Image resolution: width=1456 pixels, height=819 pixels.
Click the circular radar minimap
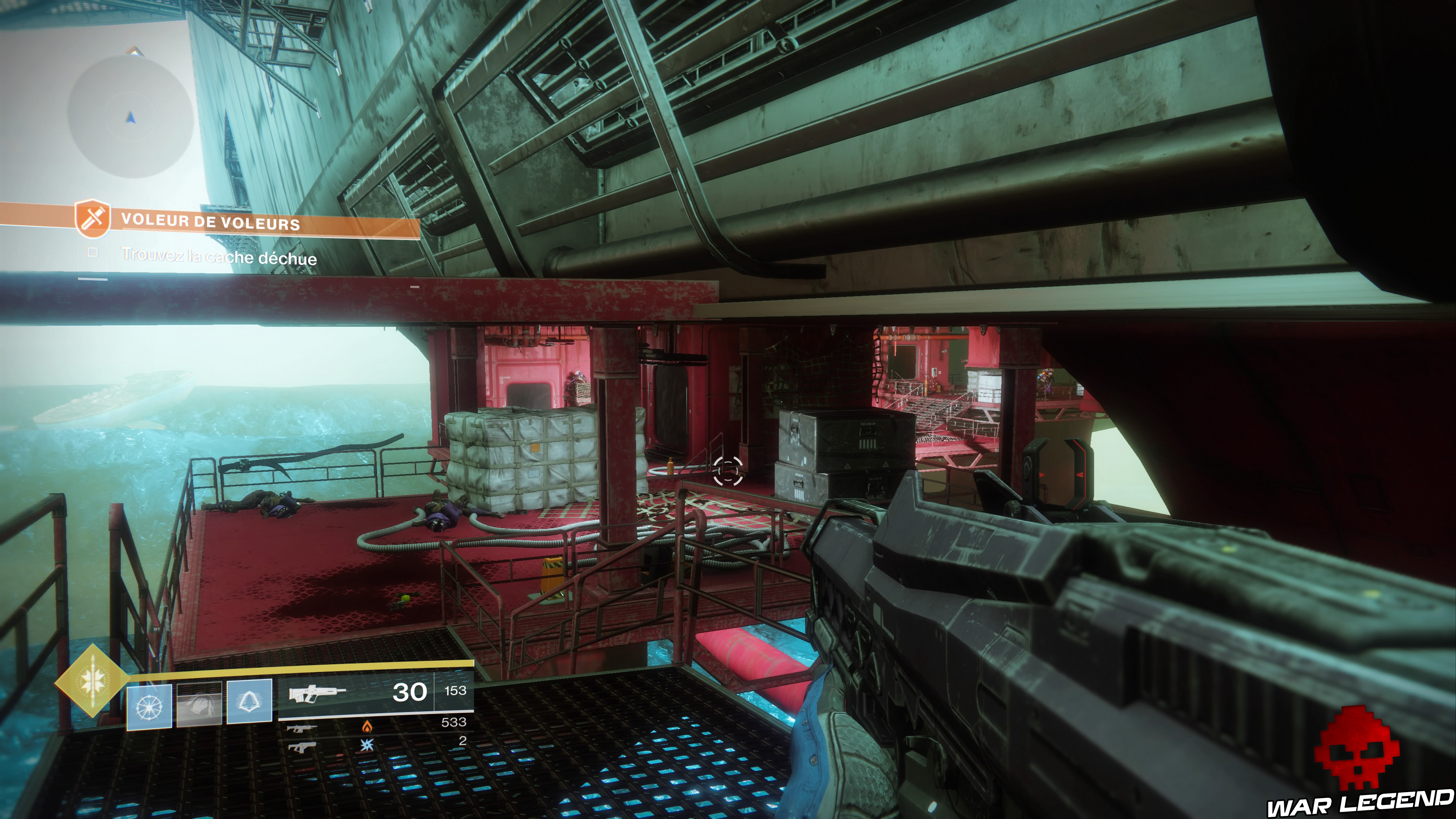point(130,116)
